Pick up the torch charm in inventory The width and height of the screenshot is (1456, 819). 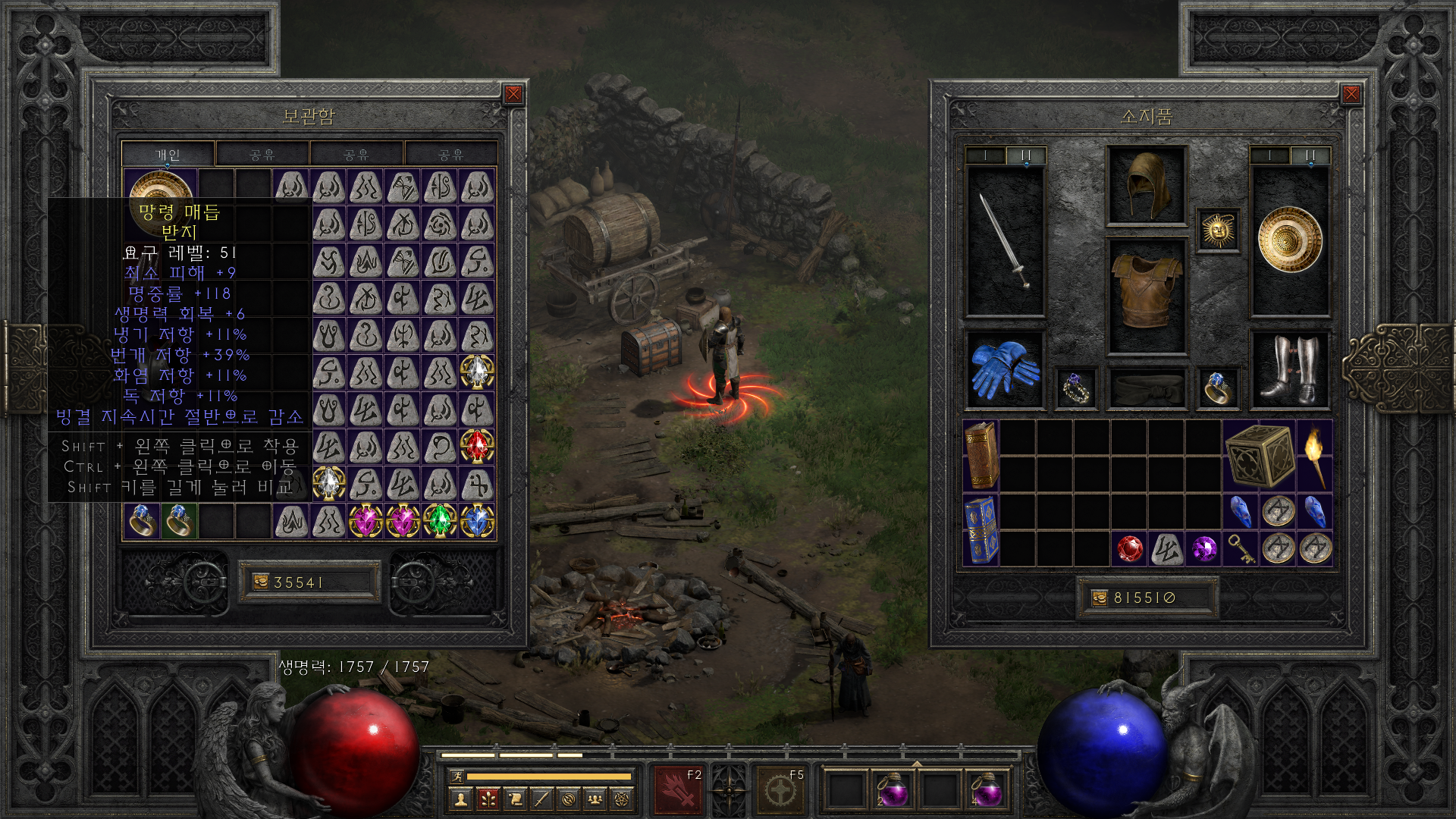point(1315,456)
